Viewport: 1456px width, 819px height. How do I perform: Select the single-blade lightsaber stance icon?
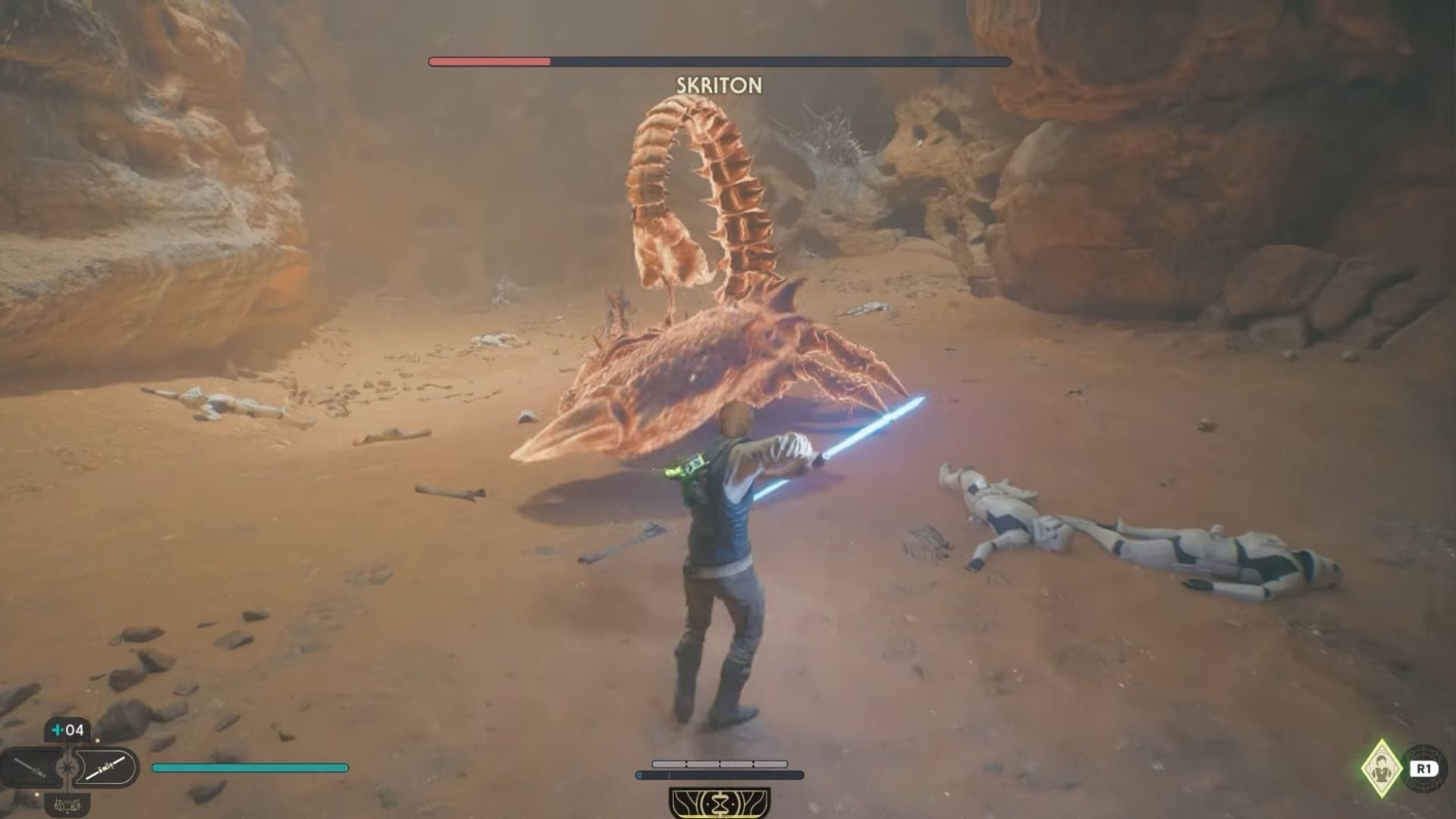point(30,767)
